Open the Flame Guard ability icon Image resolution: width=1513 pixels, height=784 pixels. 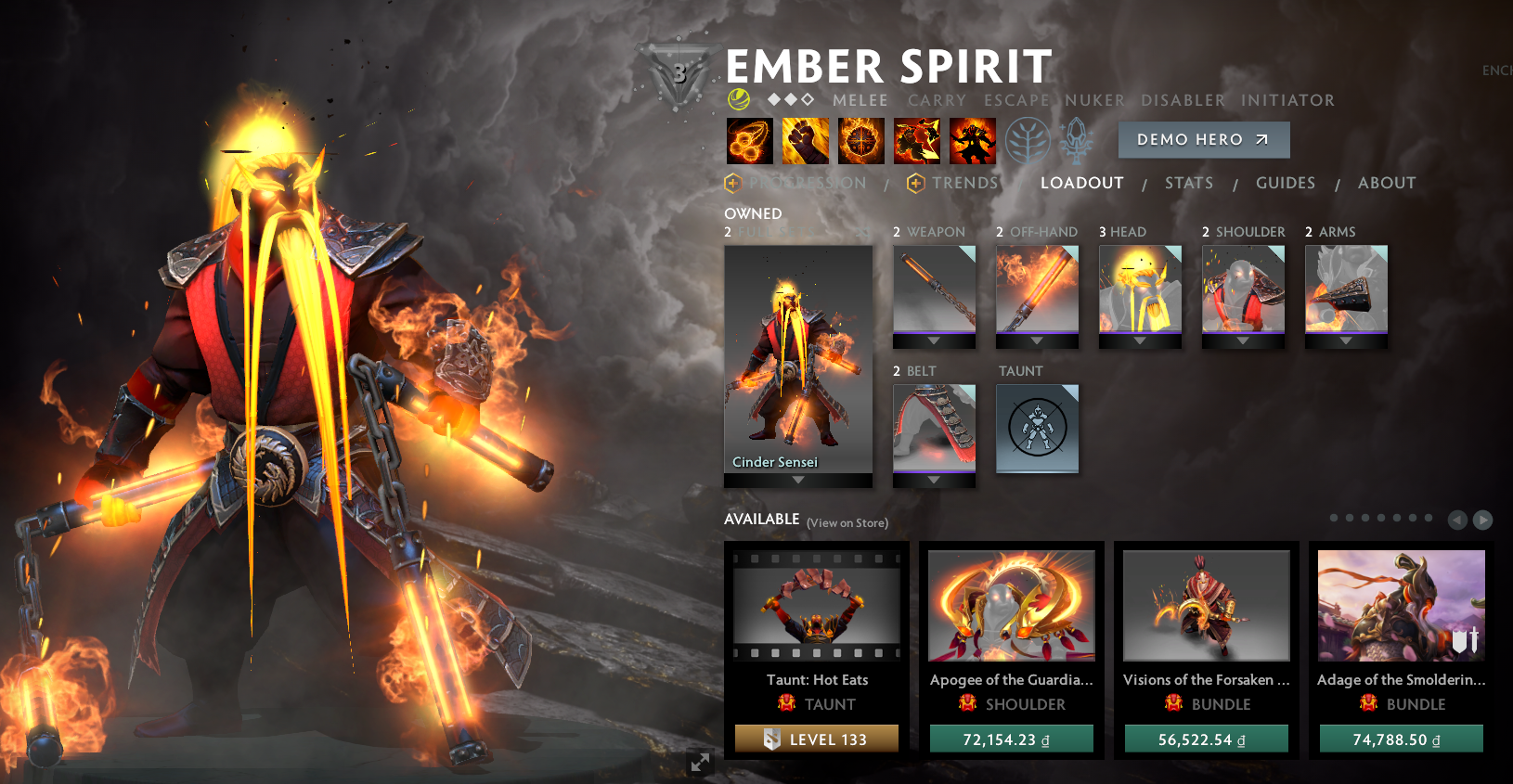pos(861,140)
